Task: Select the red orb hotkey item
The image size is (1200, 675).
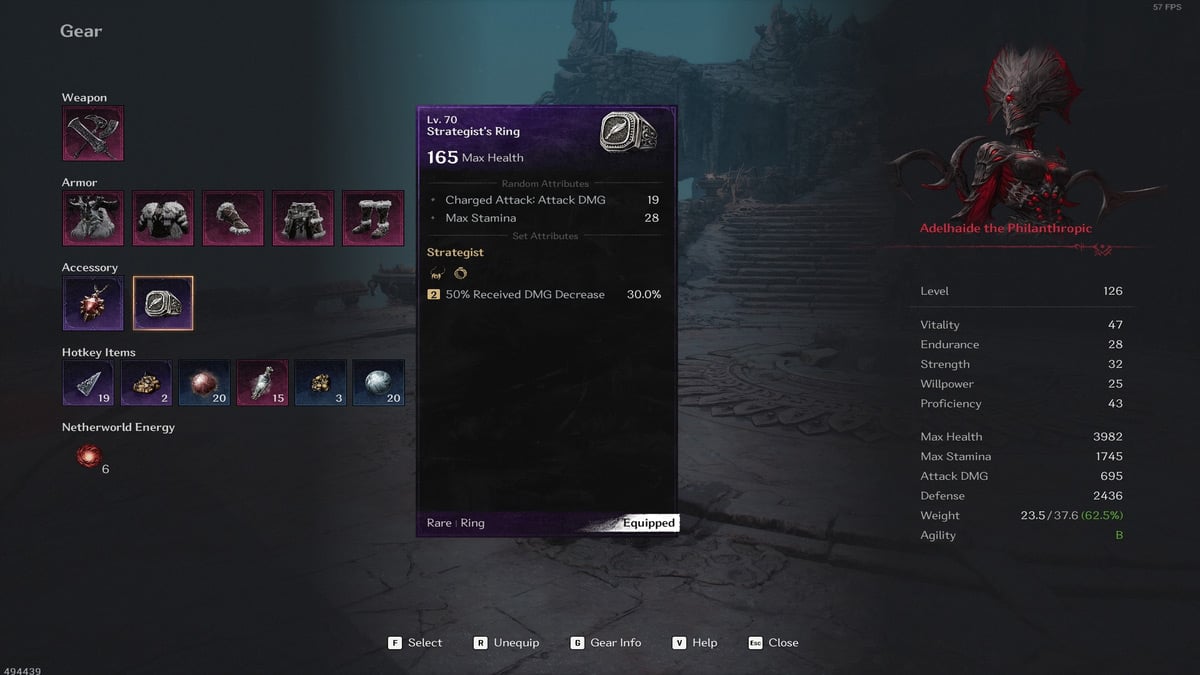Action: (x=204, y=383)
